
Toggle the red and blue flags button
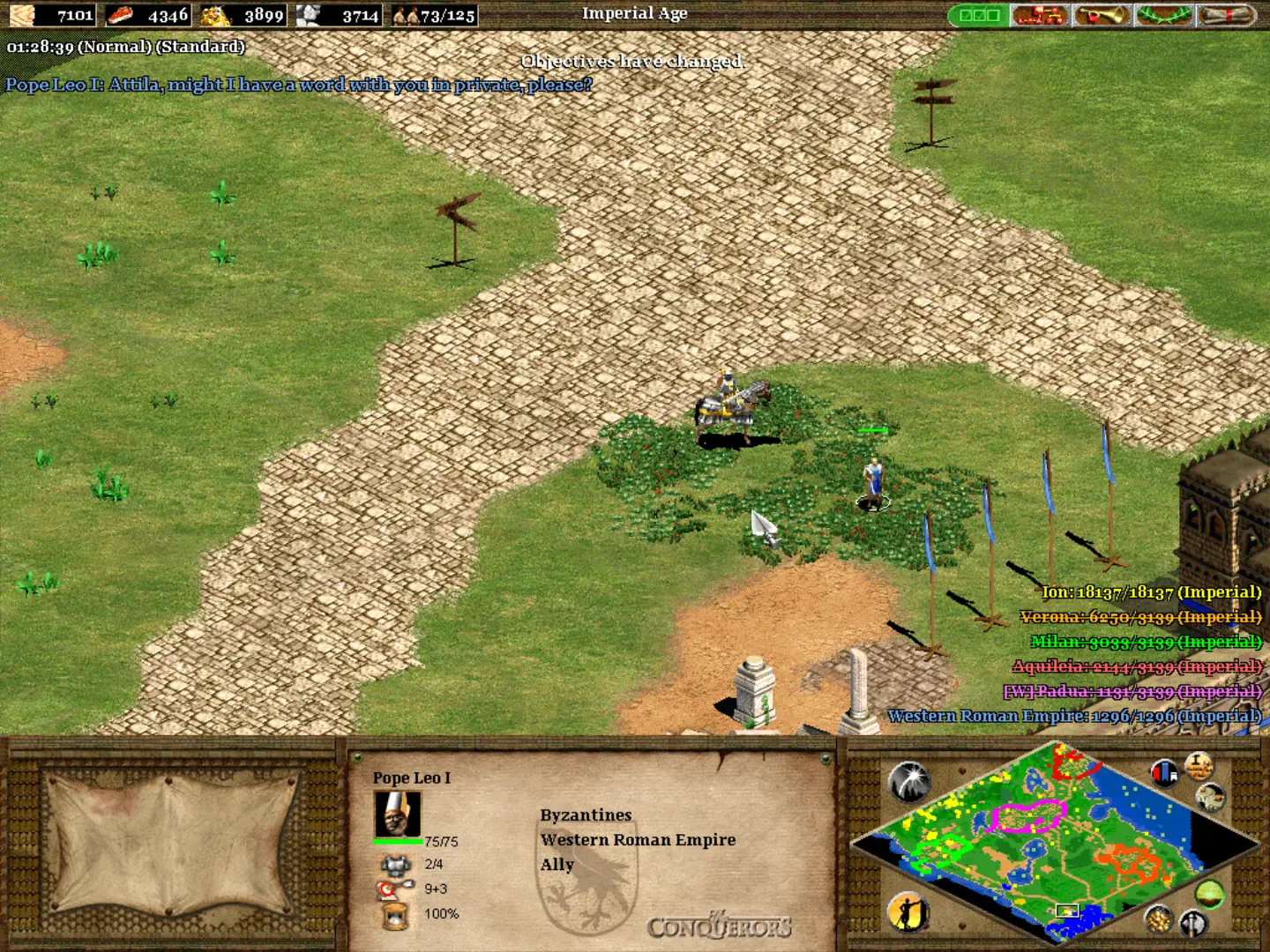pyautogui.click(x=1165, y=773)
